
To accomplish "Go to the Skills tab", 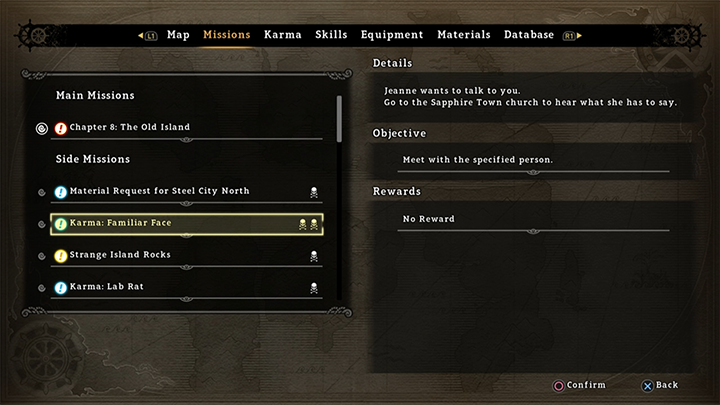I will click(x=331, y=35).
